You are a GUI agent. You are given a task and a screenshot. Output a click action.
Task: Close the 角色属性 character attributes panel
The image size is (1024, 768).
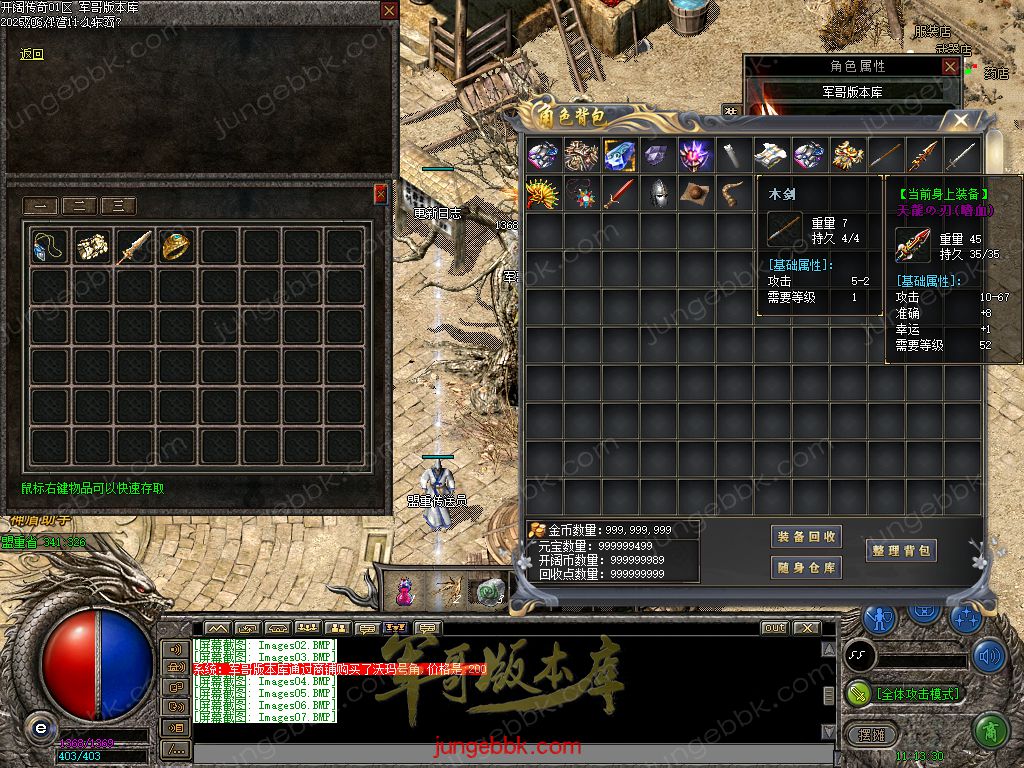coord(950,66)
